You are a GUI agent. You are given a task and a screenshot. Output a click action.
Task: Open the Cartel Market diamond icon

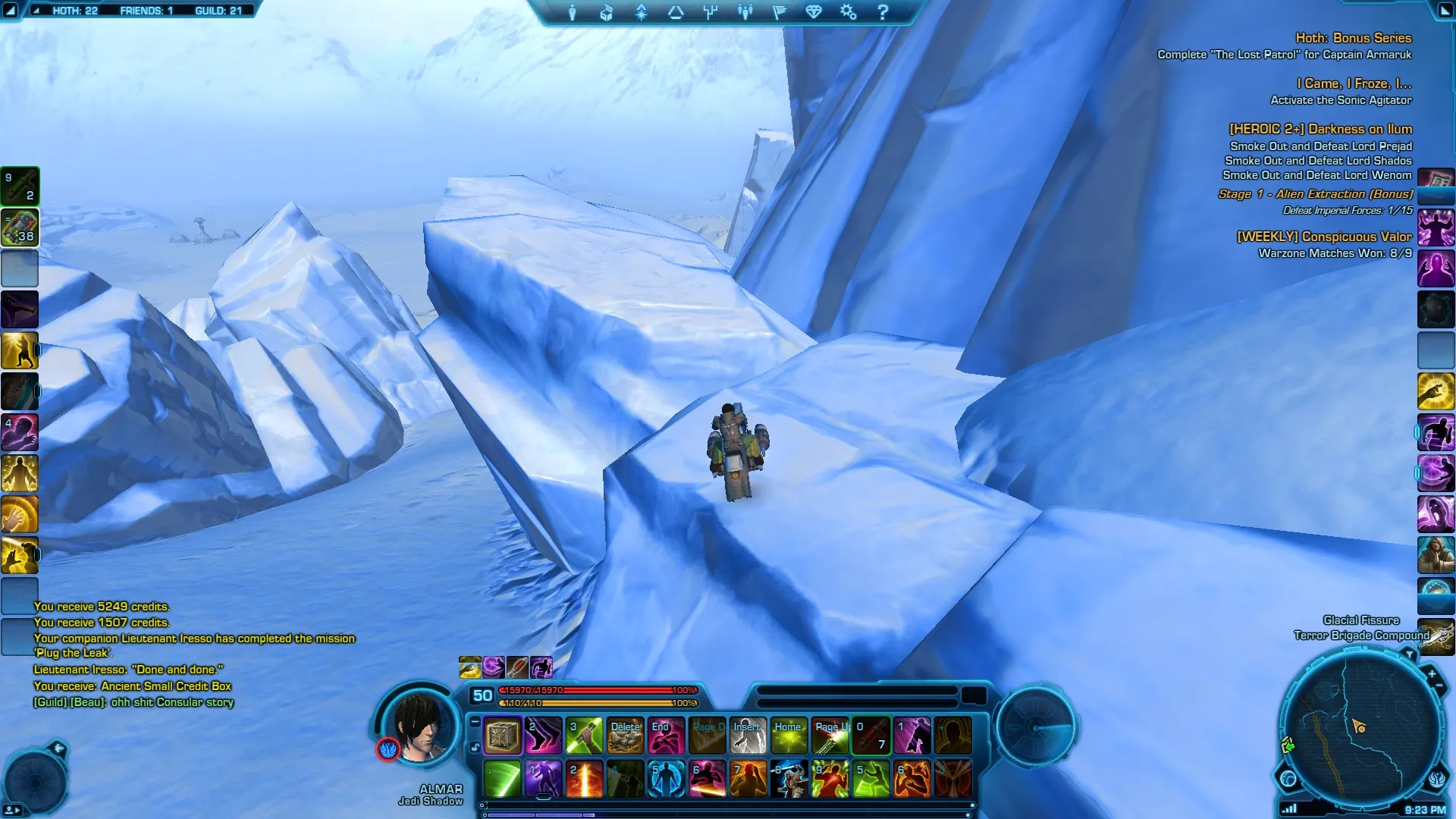coord(813,12)
